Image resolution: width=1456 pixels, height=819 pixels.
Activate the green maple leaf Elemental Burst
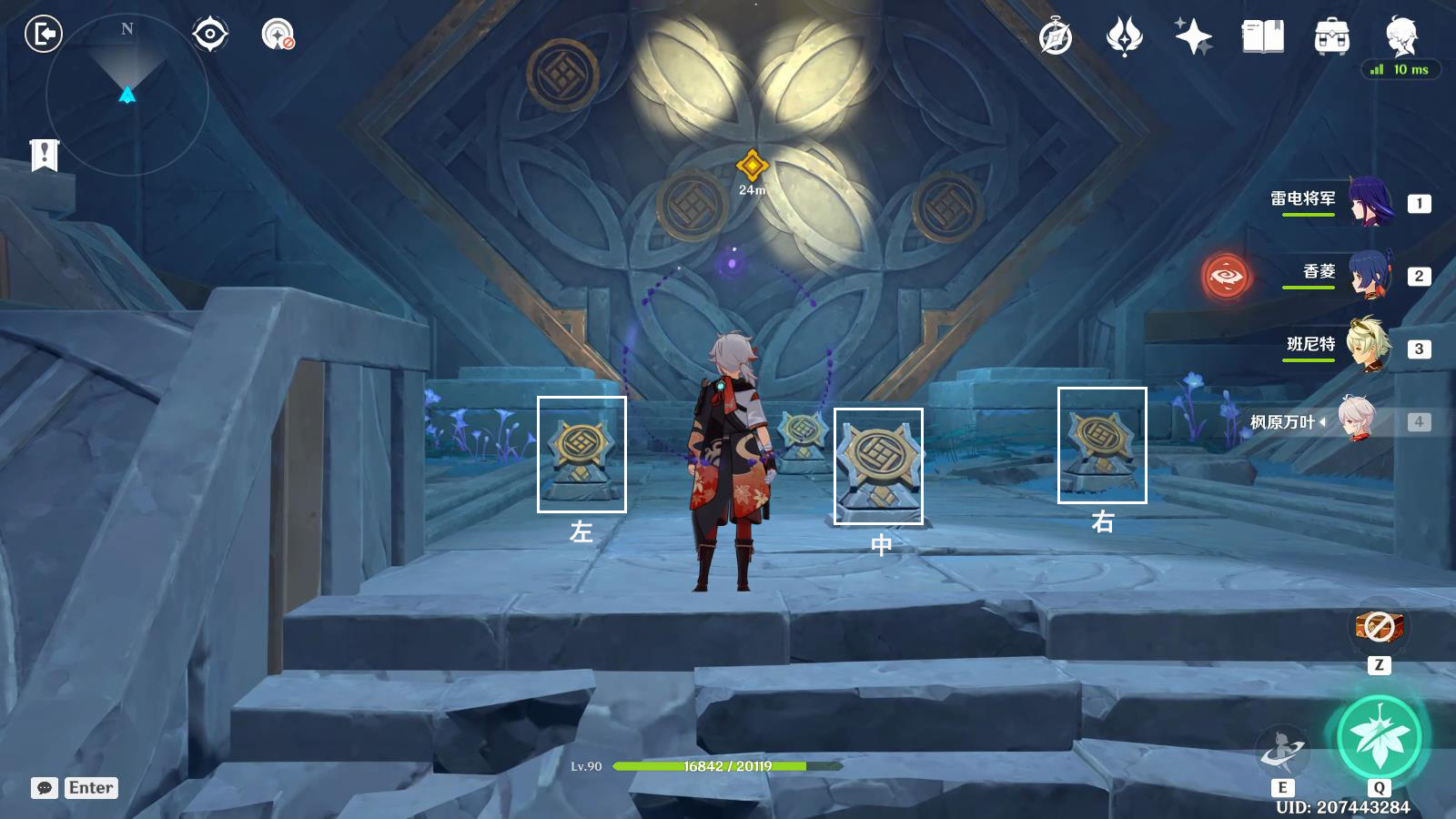click(1380, 737)
